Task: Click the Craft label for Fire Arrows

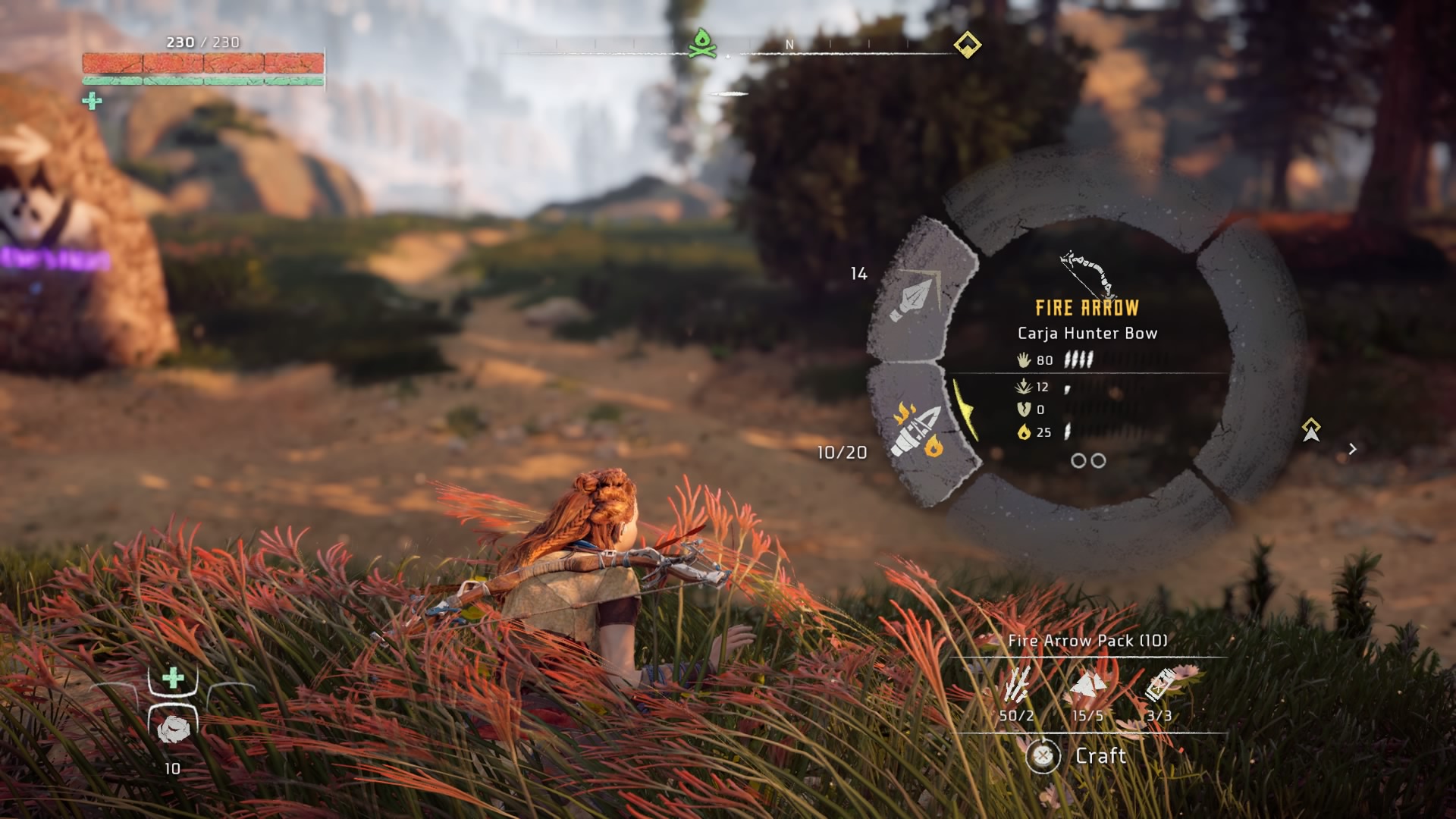Action: tap(1100, 755)
